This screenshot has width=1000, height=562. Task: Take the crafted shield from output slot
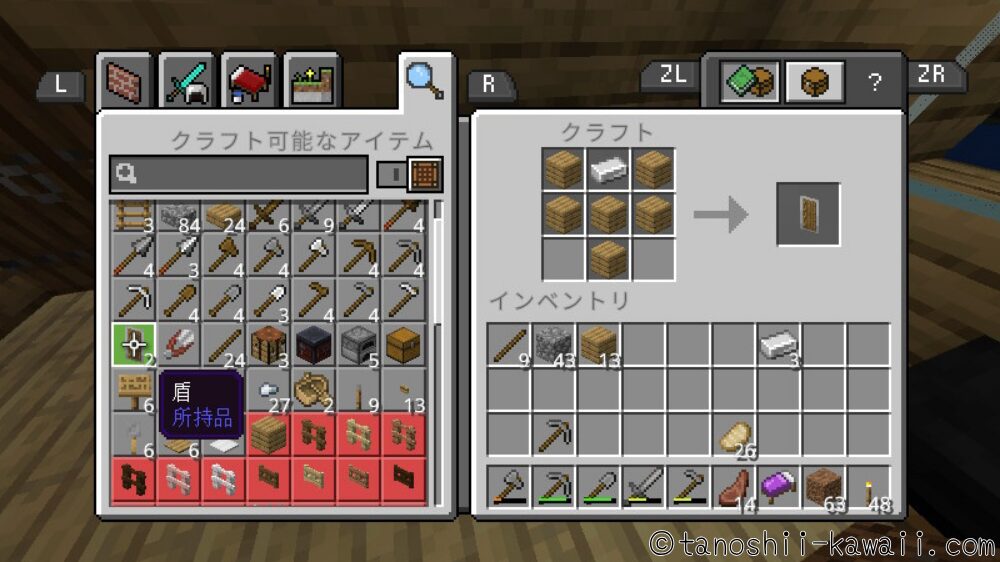tap(808, 214)
